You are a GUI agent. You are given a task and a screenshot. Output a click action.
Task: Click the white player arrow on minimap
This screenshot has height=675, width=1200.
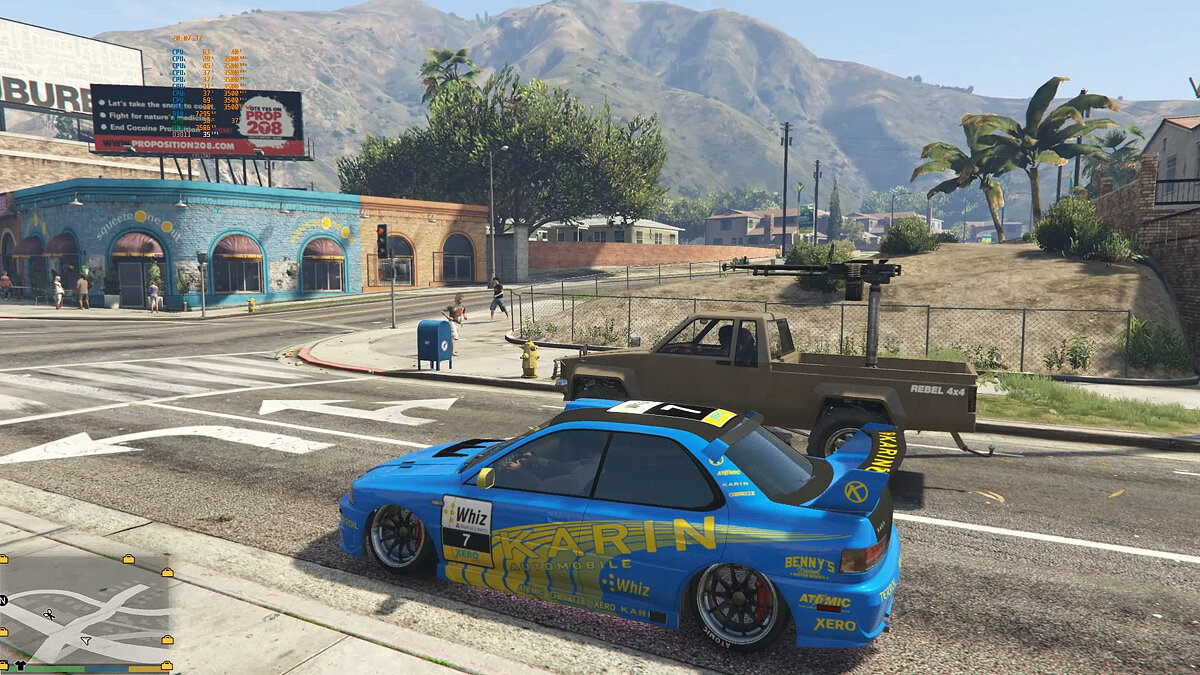pos(86,639)
